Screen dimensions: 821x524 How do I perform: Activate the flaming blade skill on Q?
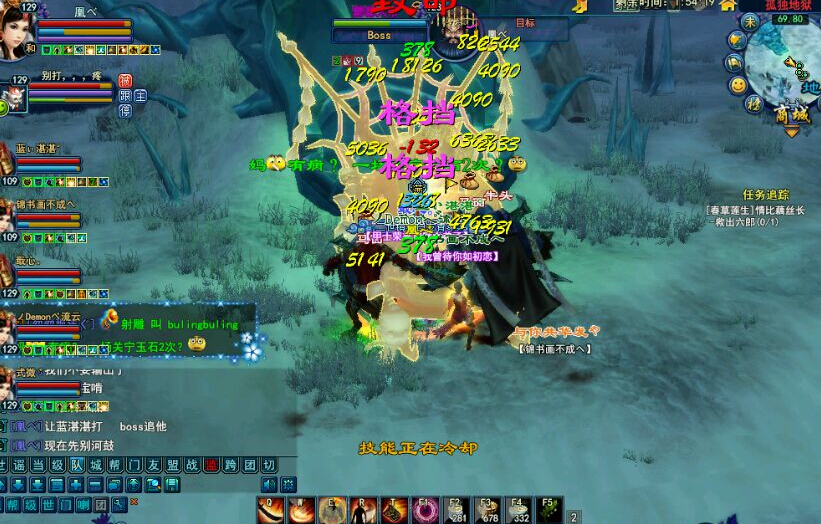tap(271, 510)
